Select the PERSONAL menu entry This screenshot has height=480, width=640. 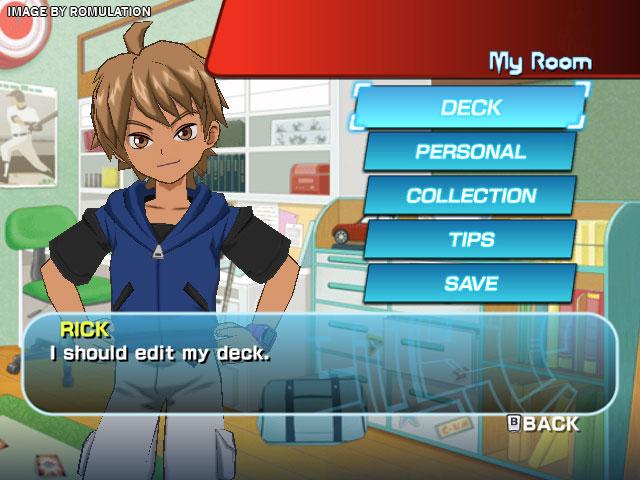tap(470, 152)
